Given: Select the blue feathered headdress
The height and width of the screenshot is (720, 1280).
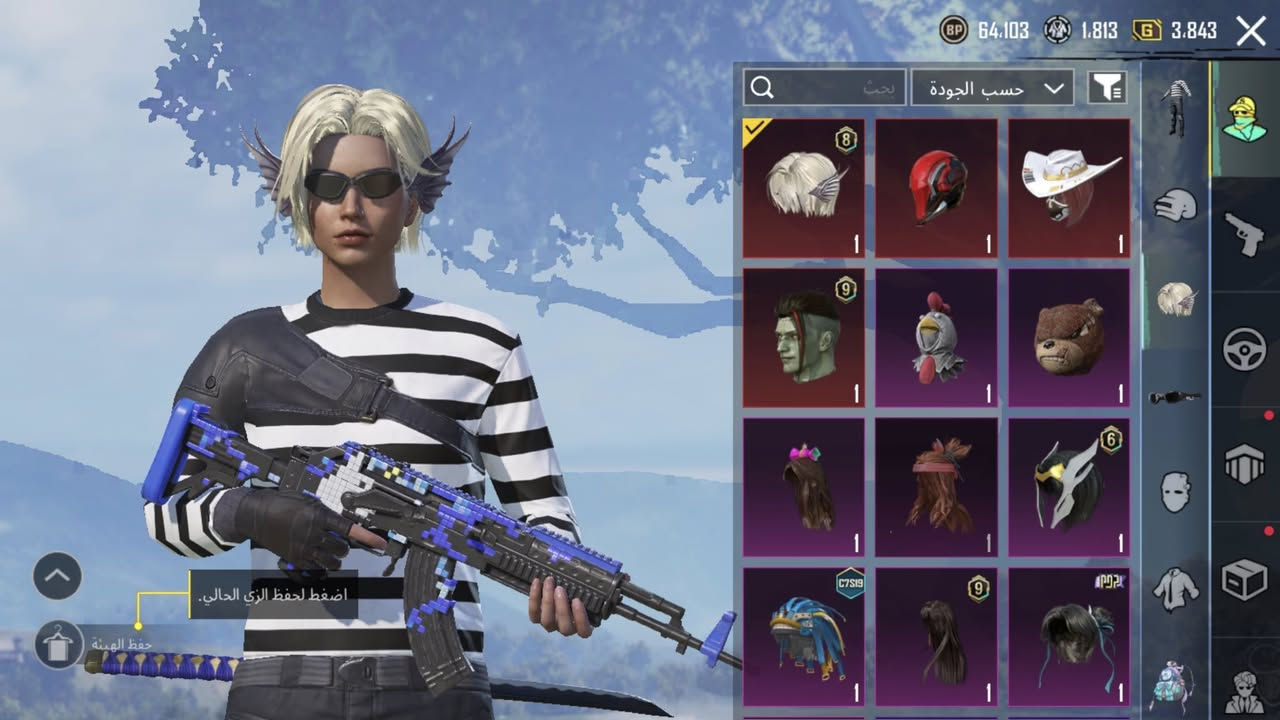Looking at the screenshot, I should click(804, 637).
